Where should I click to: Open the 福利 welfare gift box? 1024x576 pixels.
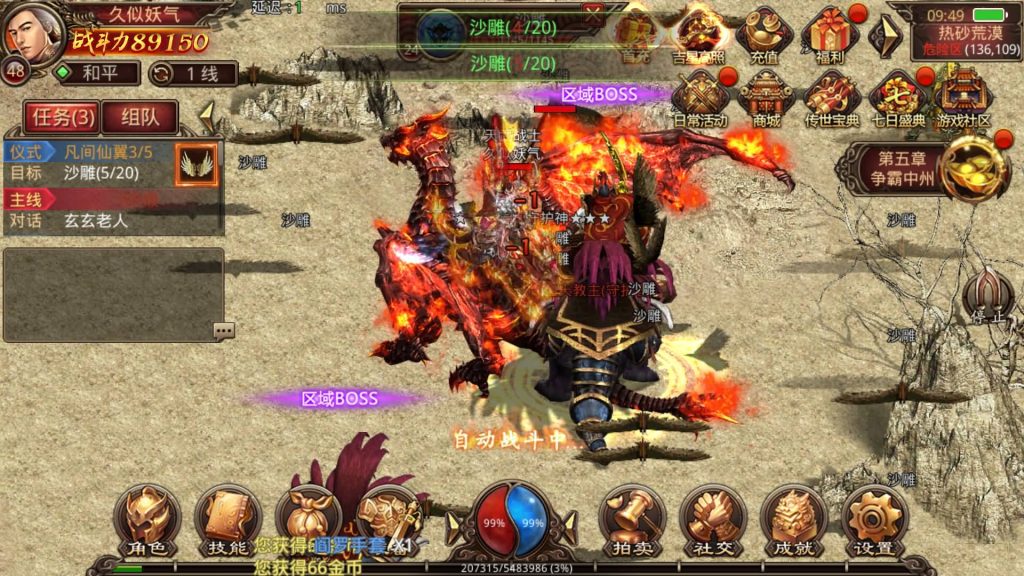click(x=831, y=35)
